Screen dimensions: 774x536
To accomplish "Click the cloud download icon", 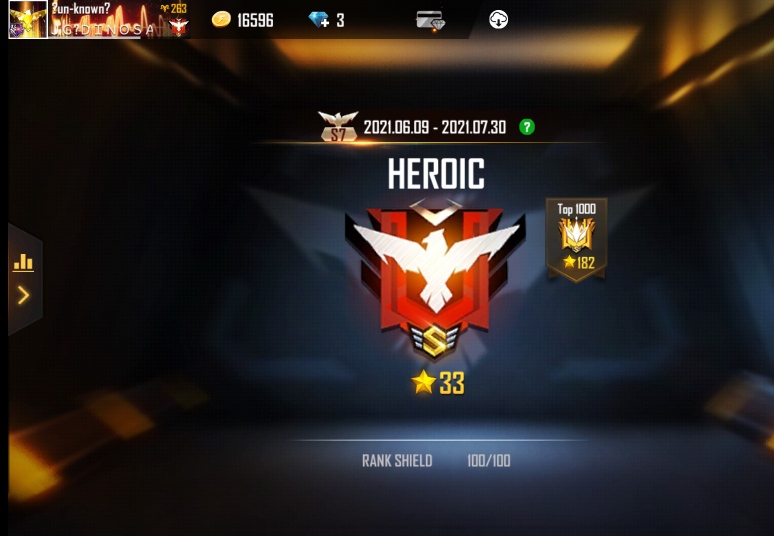I will (498, 19).
